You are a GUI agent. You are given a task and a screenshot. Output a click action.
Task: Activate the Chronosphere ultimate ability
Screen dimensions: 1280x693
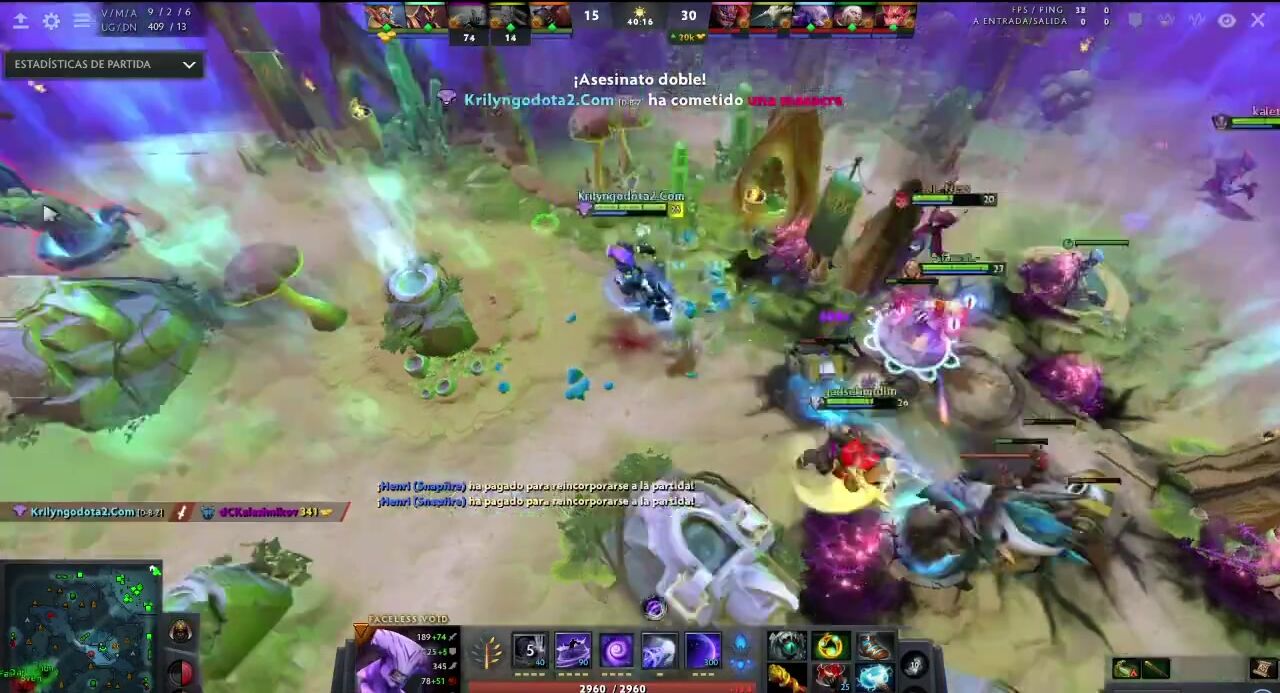(702, 651)
